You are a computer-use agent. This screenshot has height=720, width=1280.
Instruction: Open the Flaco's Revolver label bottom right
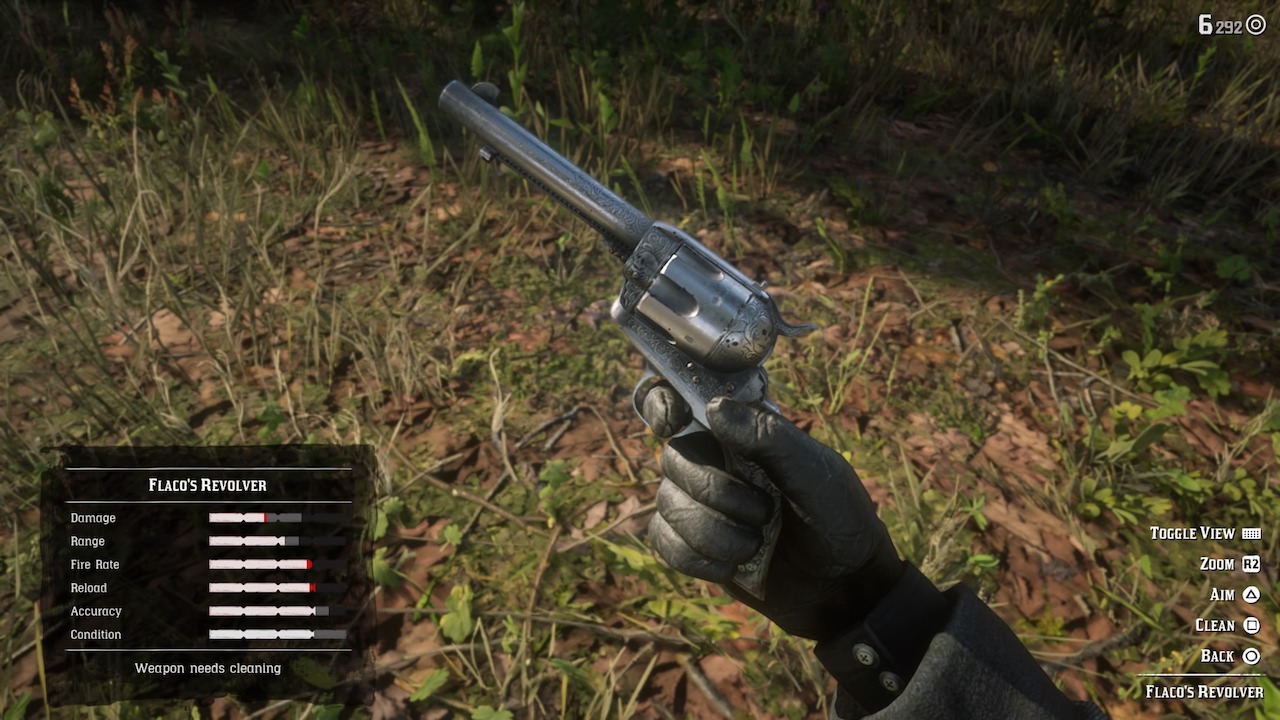(x=1207, y=690)
